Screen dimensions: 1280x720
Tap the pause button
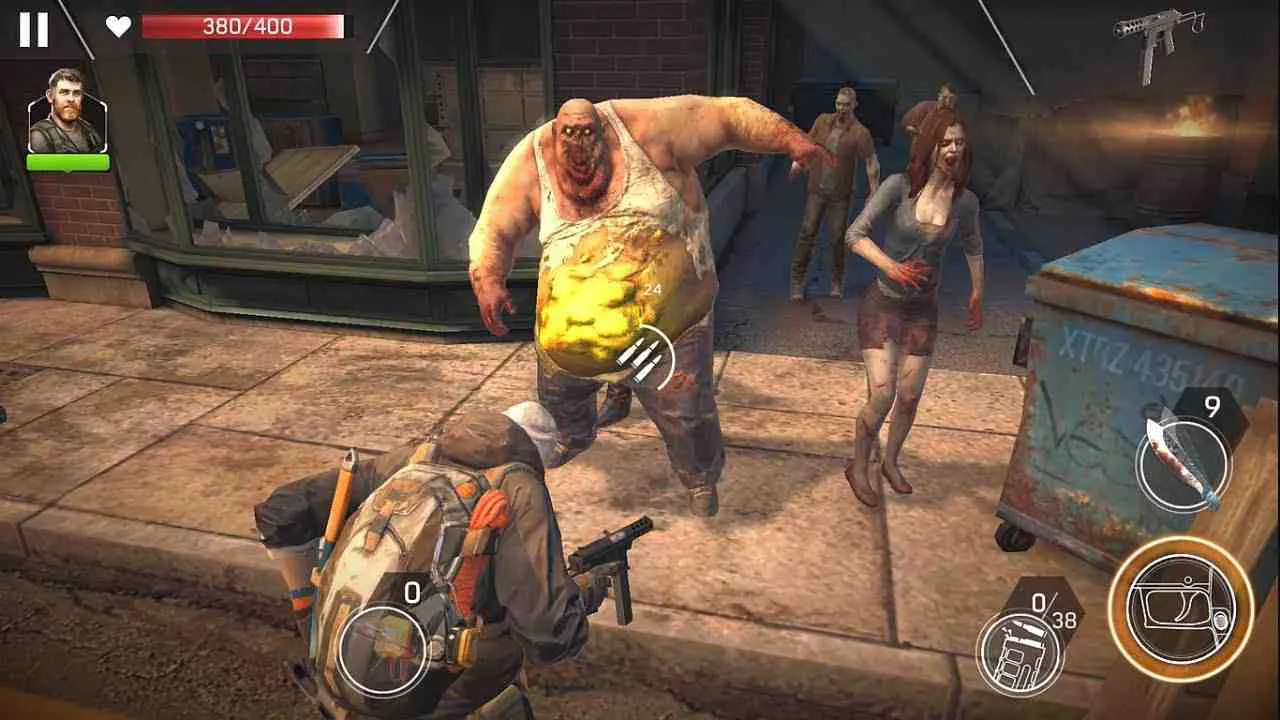click(x=33, y=27)
